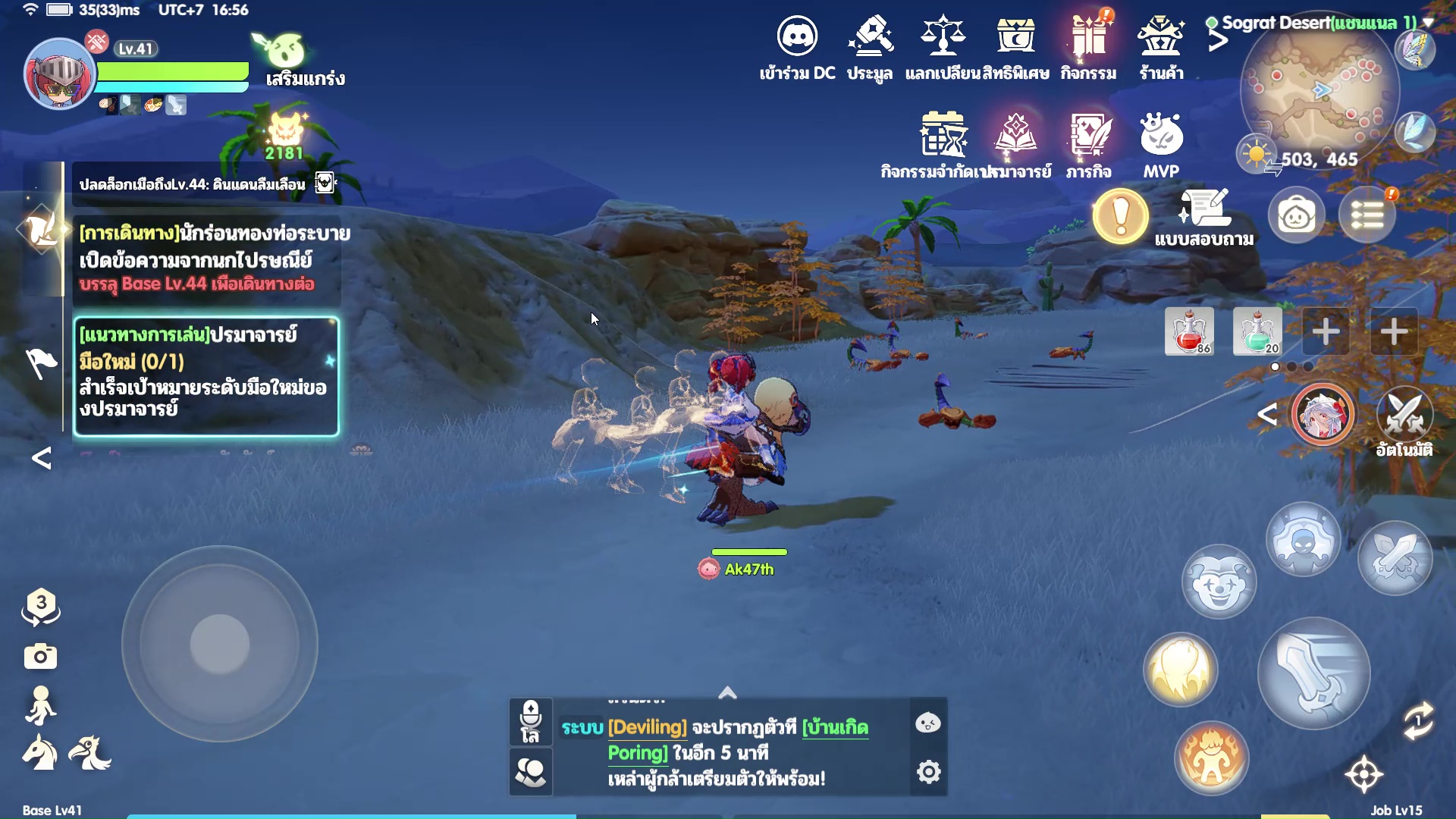1456x819 pixels.
Task: Open the exchange (แลกเปลี่ยน) scales icon
Action: click(943, 36)
